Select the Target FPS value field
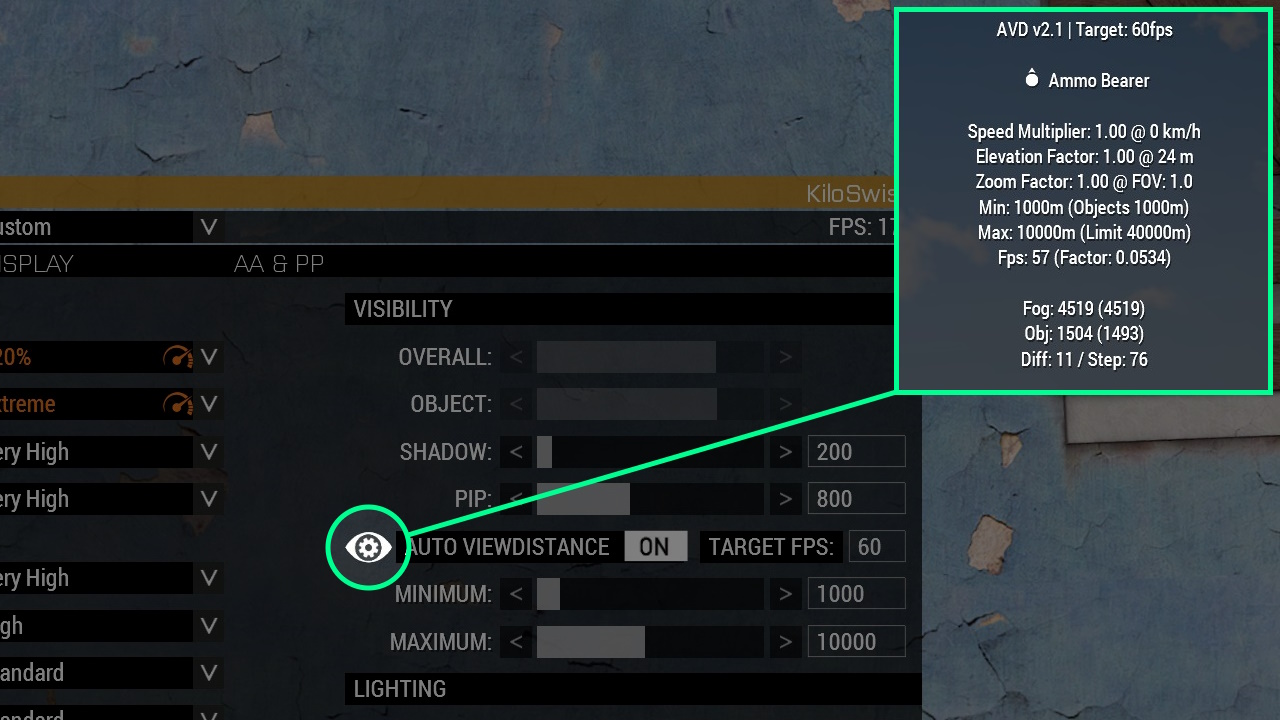Screen dimensions: 1280x720 coord(876,546)
